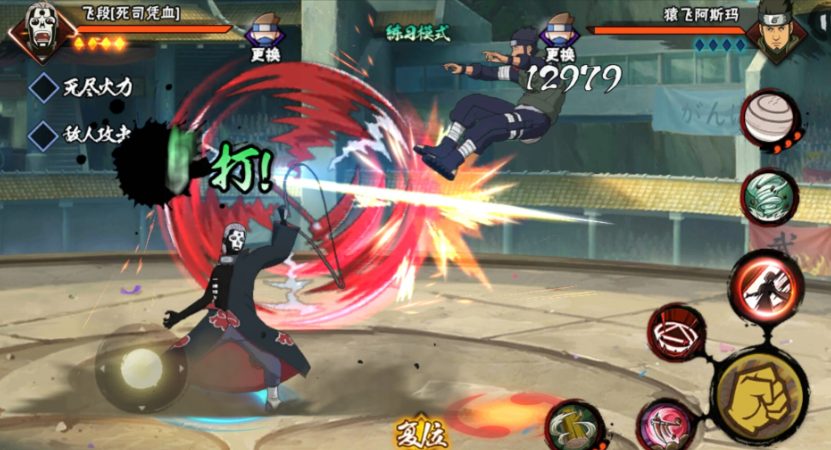Screen dimensions: 831x450
Task: Use the red ritual circle skill
Action: [x=677, y=332]
